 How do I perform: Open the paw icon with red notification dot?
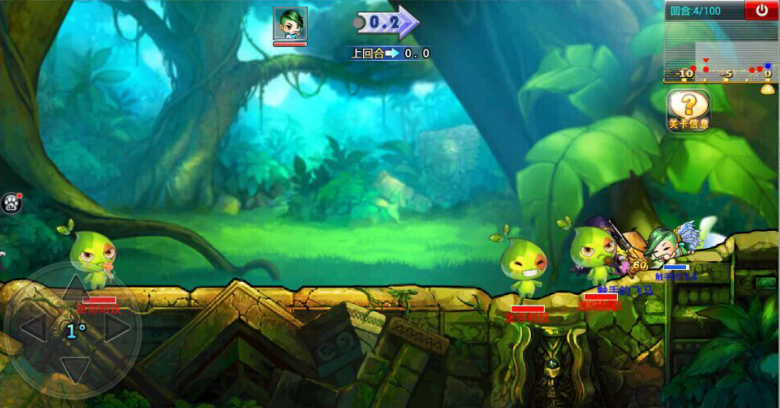12,202
